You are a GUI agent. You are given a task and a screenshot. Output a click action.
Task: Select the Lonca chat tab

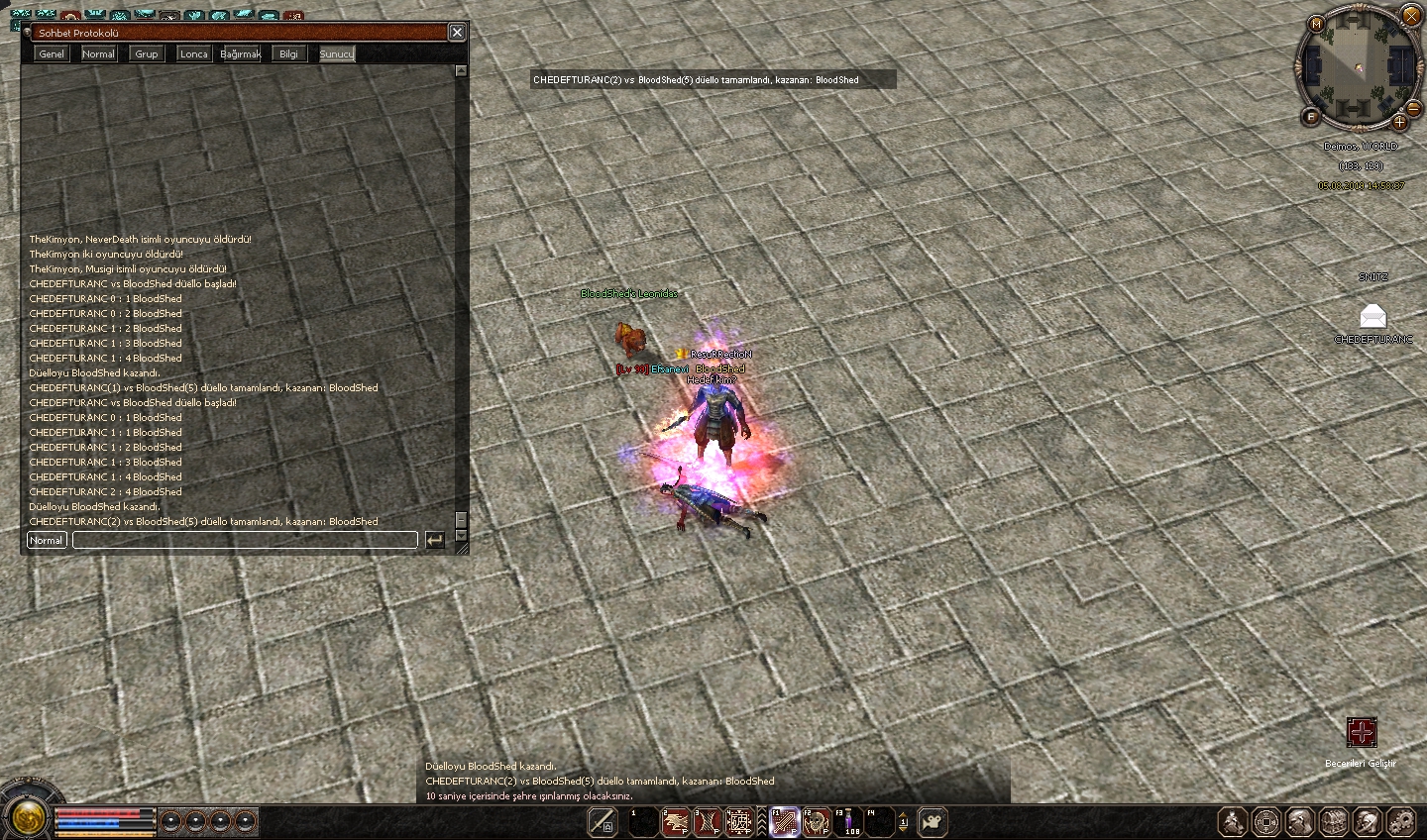click(193, 54)
